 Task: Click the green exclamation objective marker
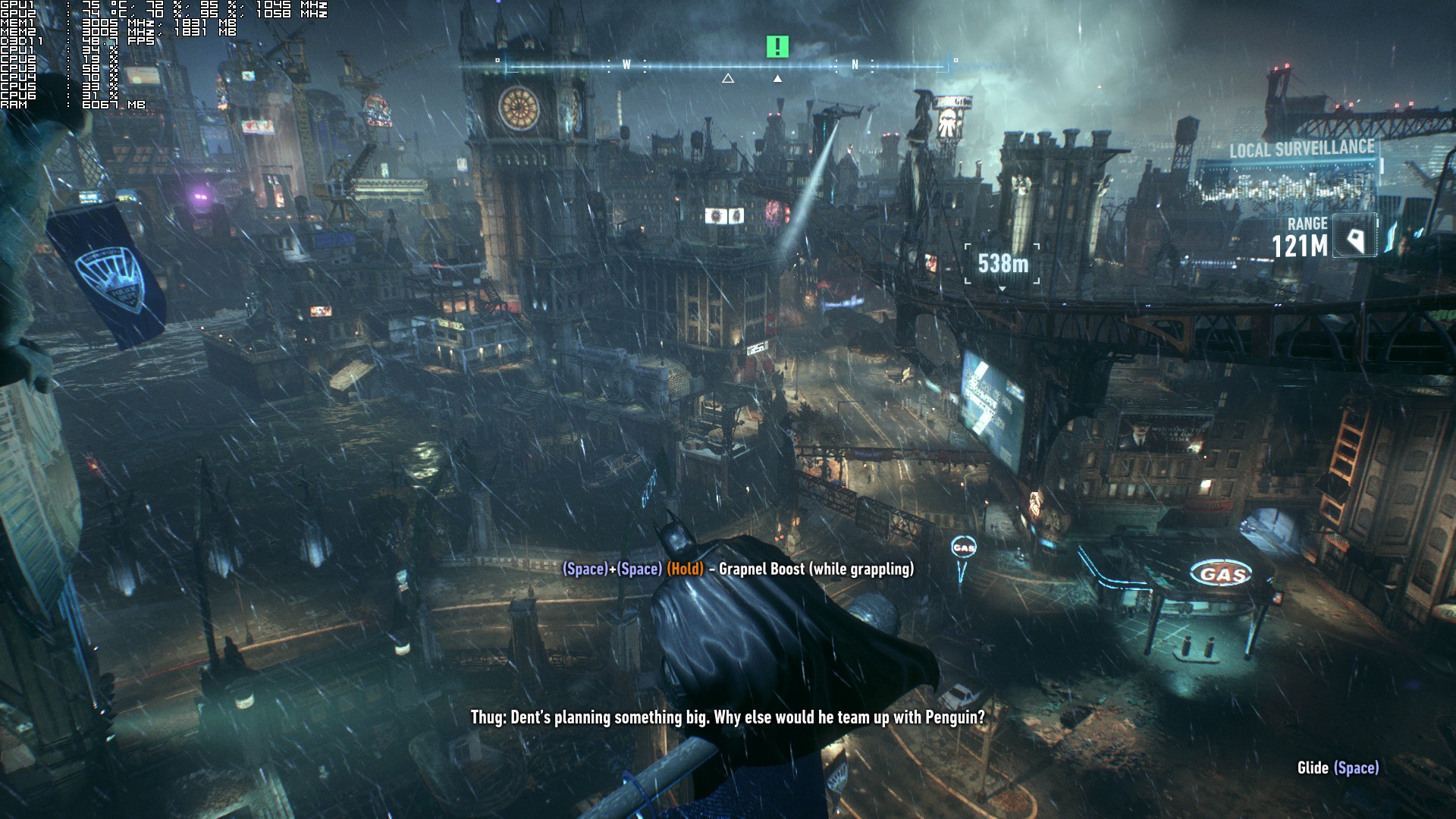click(777, 47)
